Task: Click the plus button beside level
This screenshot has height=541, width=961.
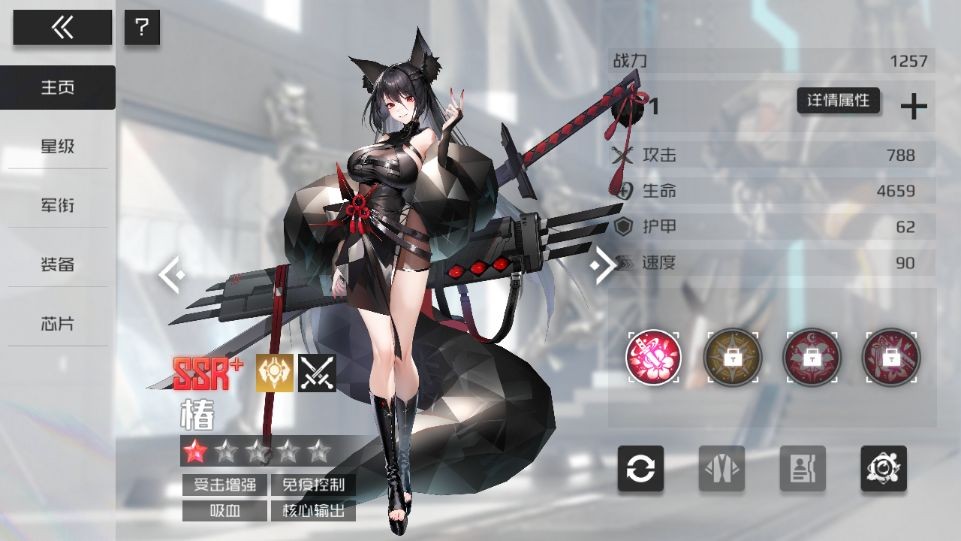Action: coord(914,107)
